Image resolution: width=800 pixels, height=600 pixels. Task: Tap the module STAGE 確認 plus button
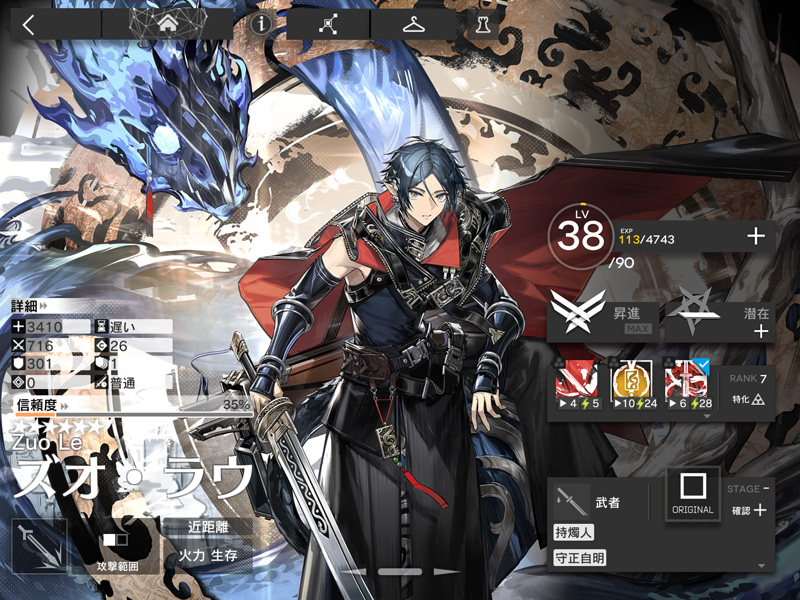[759, 510]
